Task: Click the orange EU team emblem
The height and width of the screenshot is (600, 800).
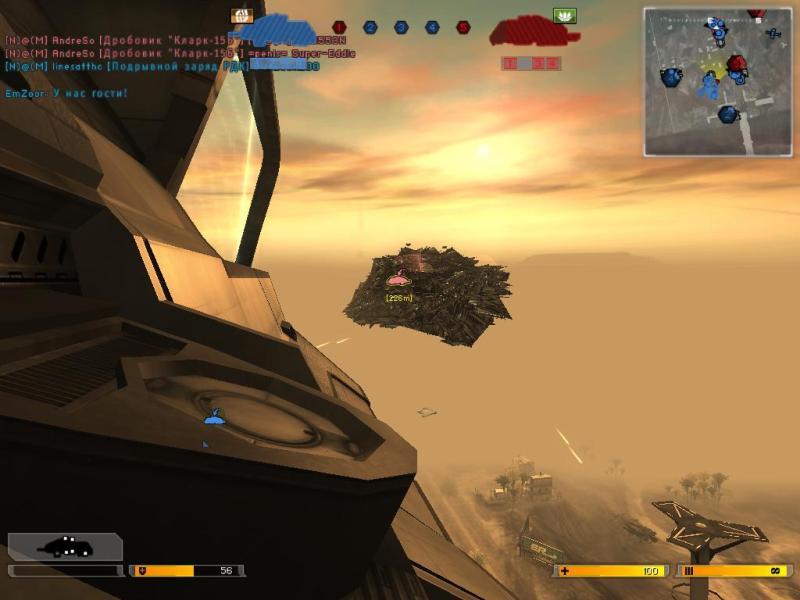Action: tap(242, 16)
